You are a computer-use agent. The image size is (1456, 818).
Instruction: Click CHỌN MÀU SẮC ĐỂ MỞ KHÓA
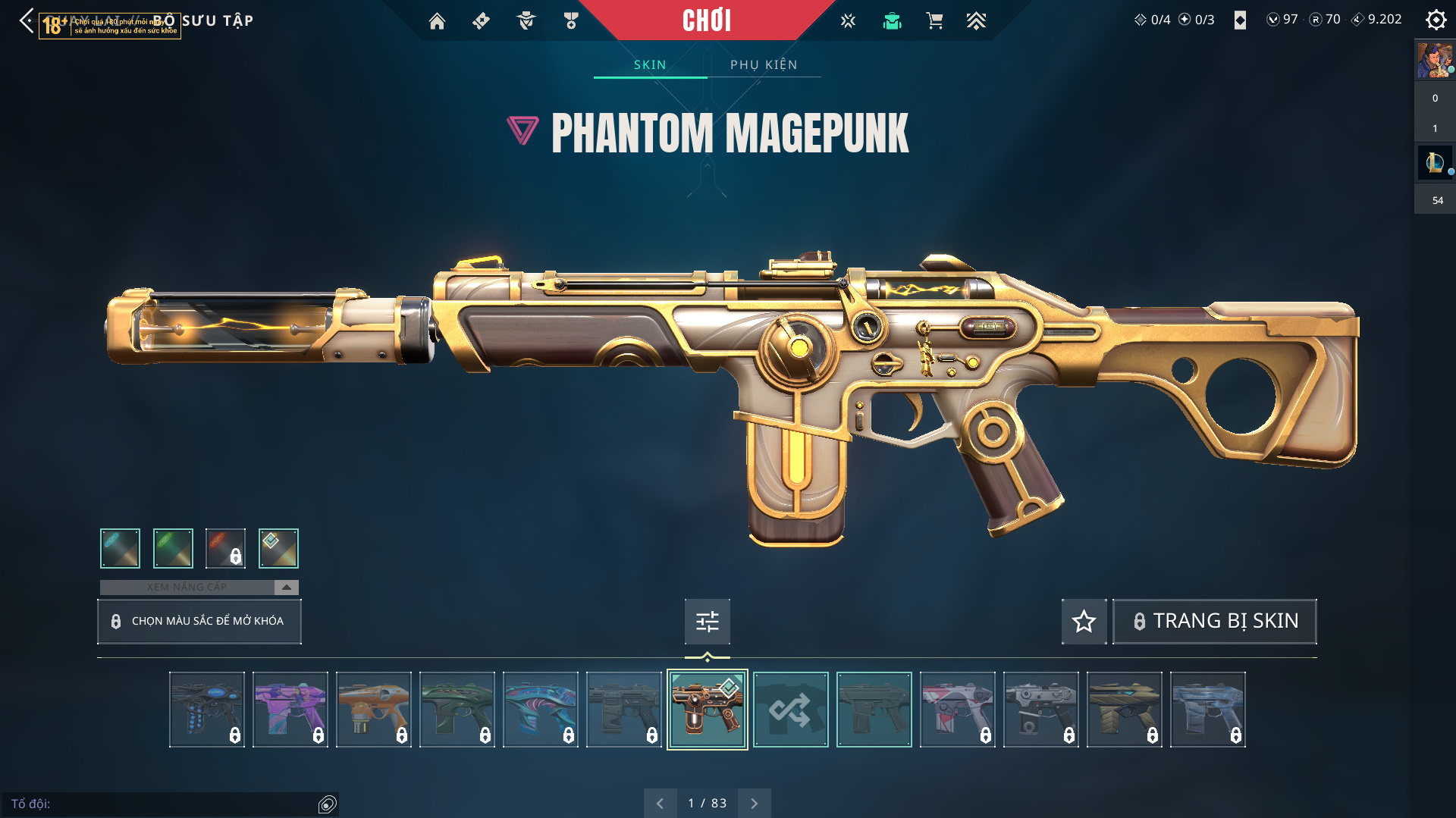199,621
